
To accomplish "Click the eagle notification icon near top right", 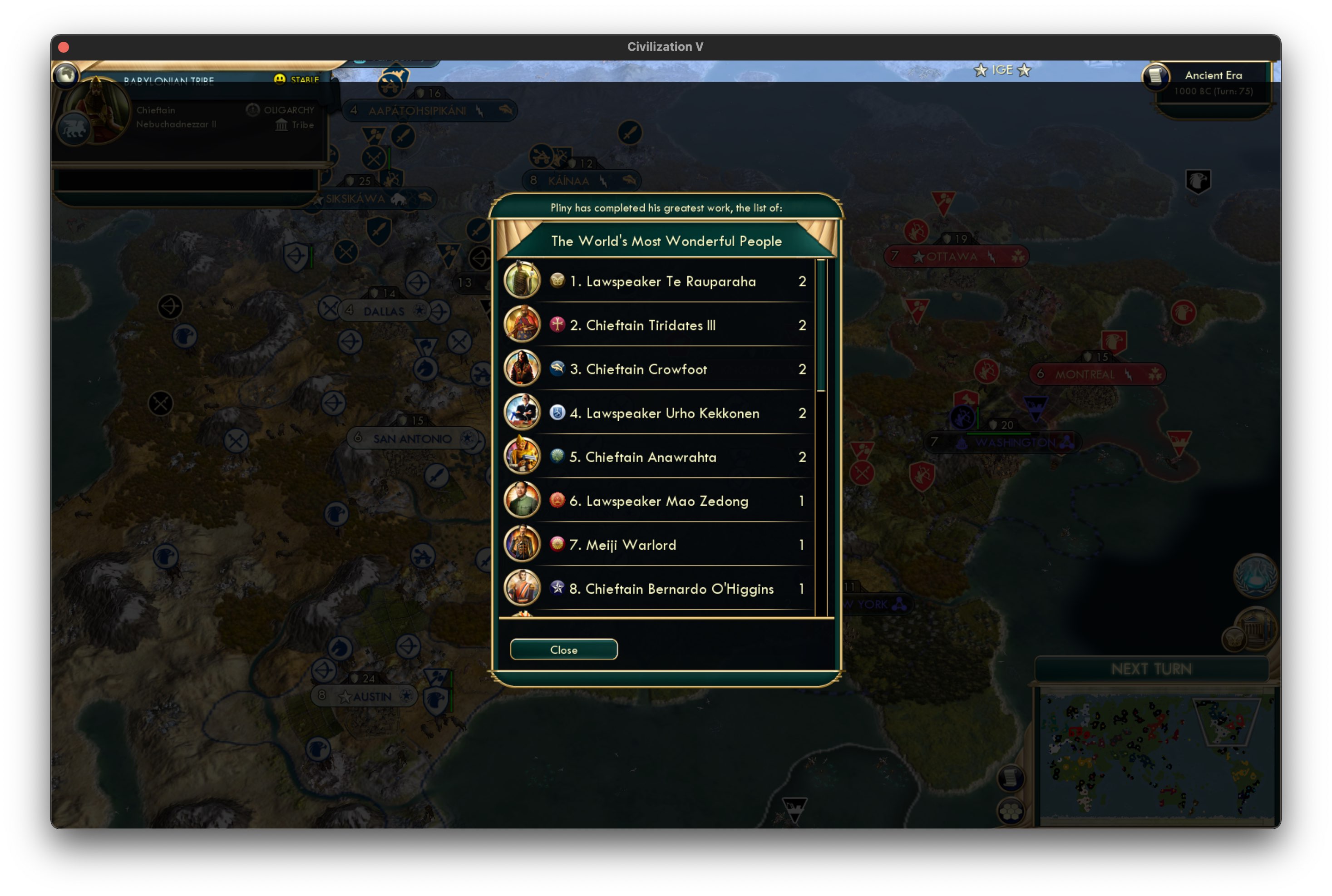I will tap(1198, 181).
